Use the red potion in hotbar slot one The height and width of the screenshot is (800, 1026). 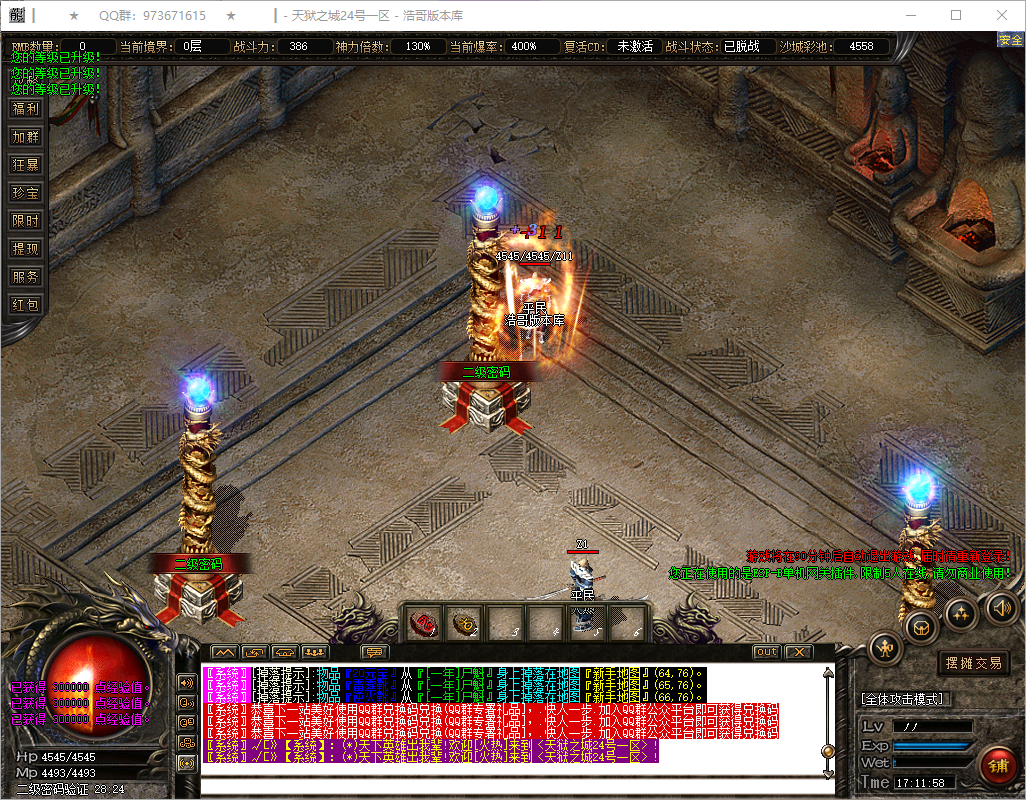click(425, 624)
